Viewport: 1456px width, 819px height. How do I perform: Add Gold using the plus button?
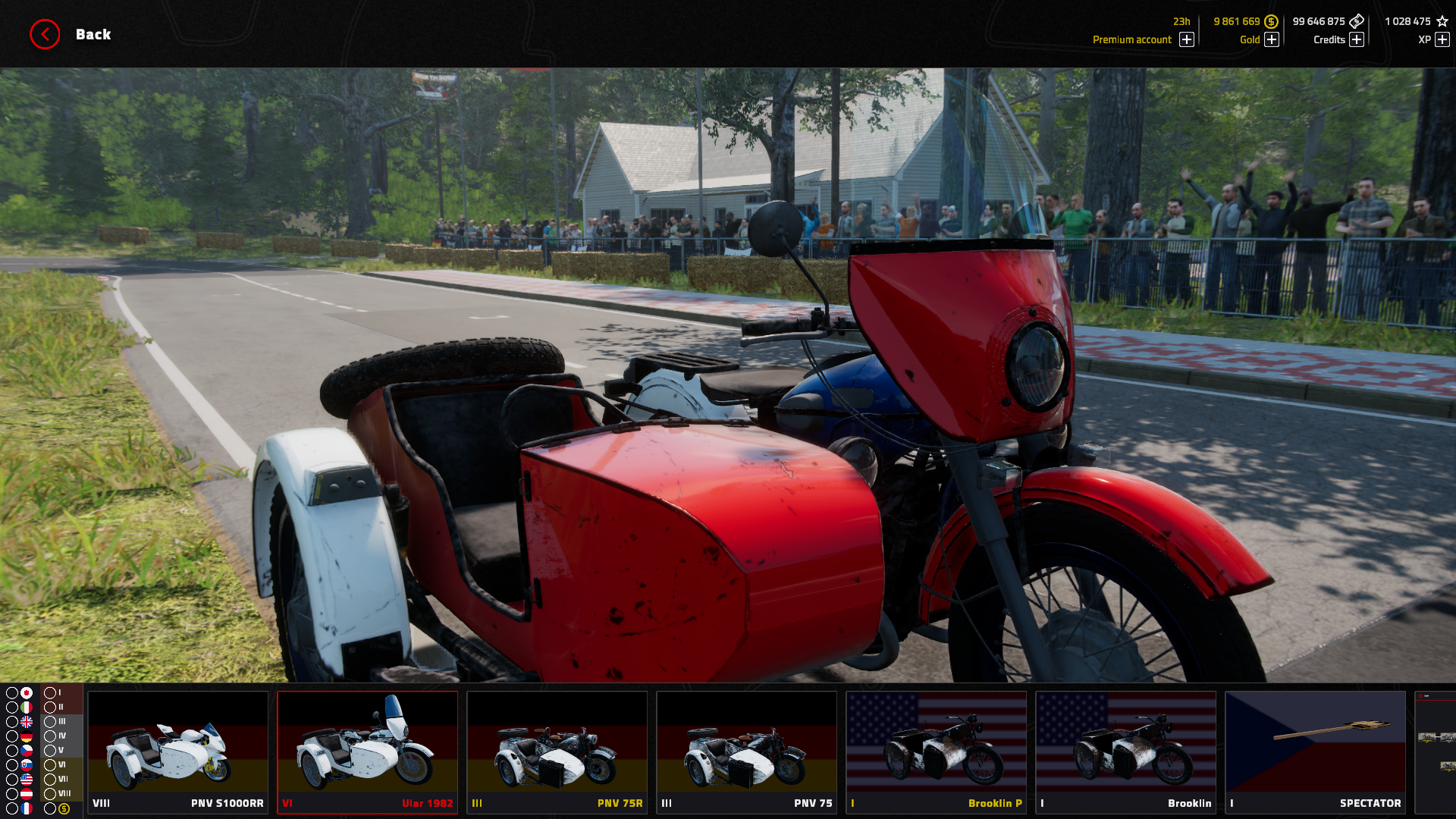tap(1272, 39)
